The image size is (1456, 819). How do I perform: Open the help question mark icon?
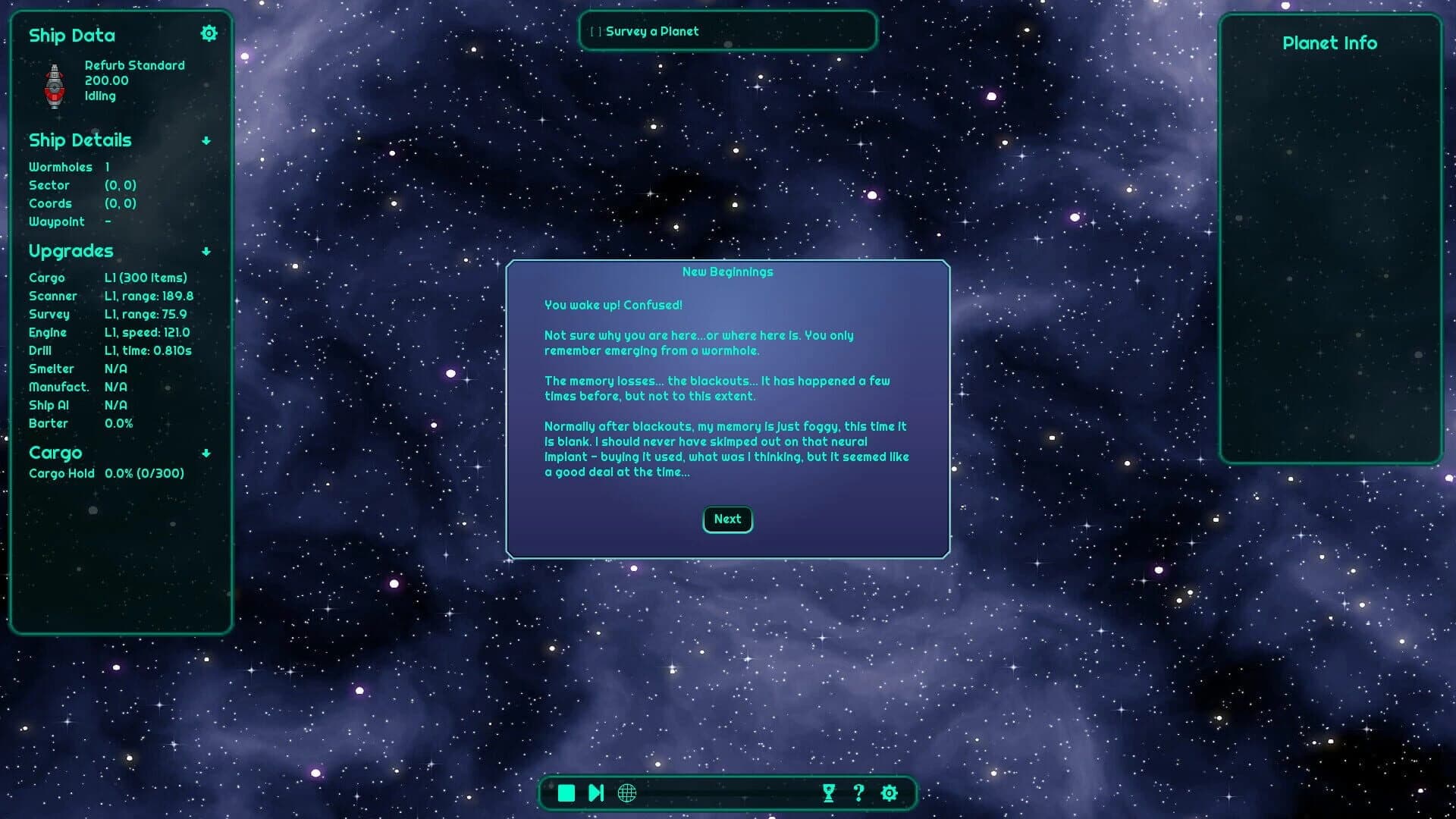(x=859, y=793)
